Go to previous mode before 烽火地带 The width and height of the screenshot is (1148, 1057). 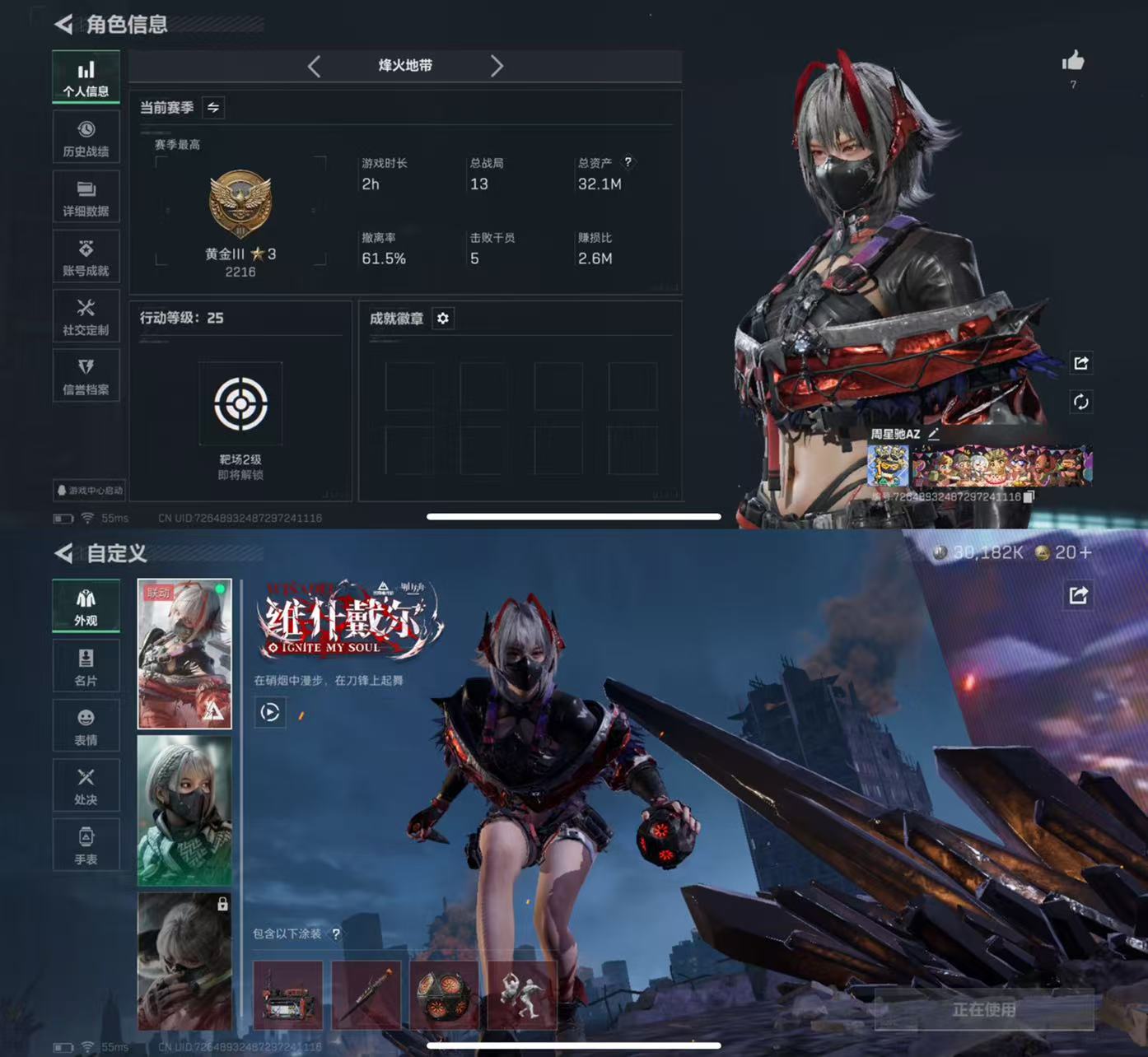315,67
